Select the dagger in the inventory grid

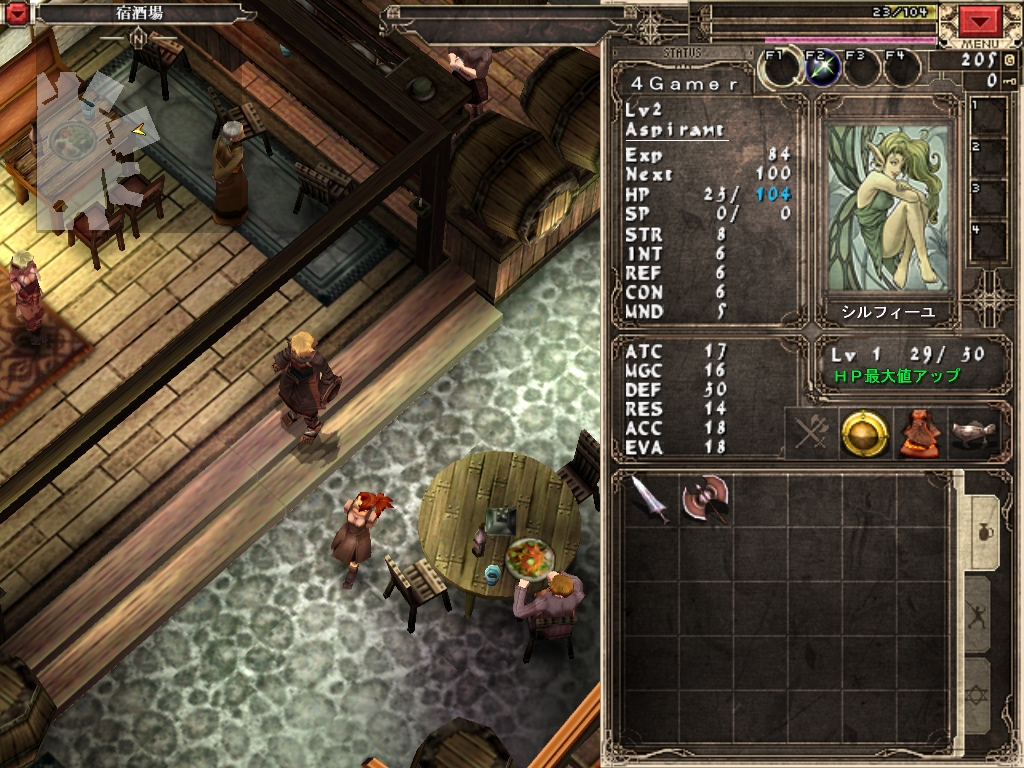point(651,498)
